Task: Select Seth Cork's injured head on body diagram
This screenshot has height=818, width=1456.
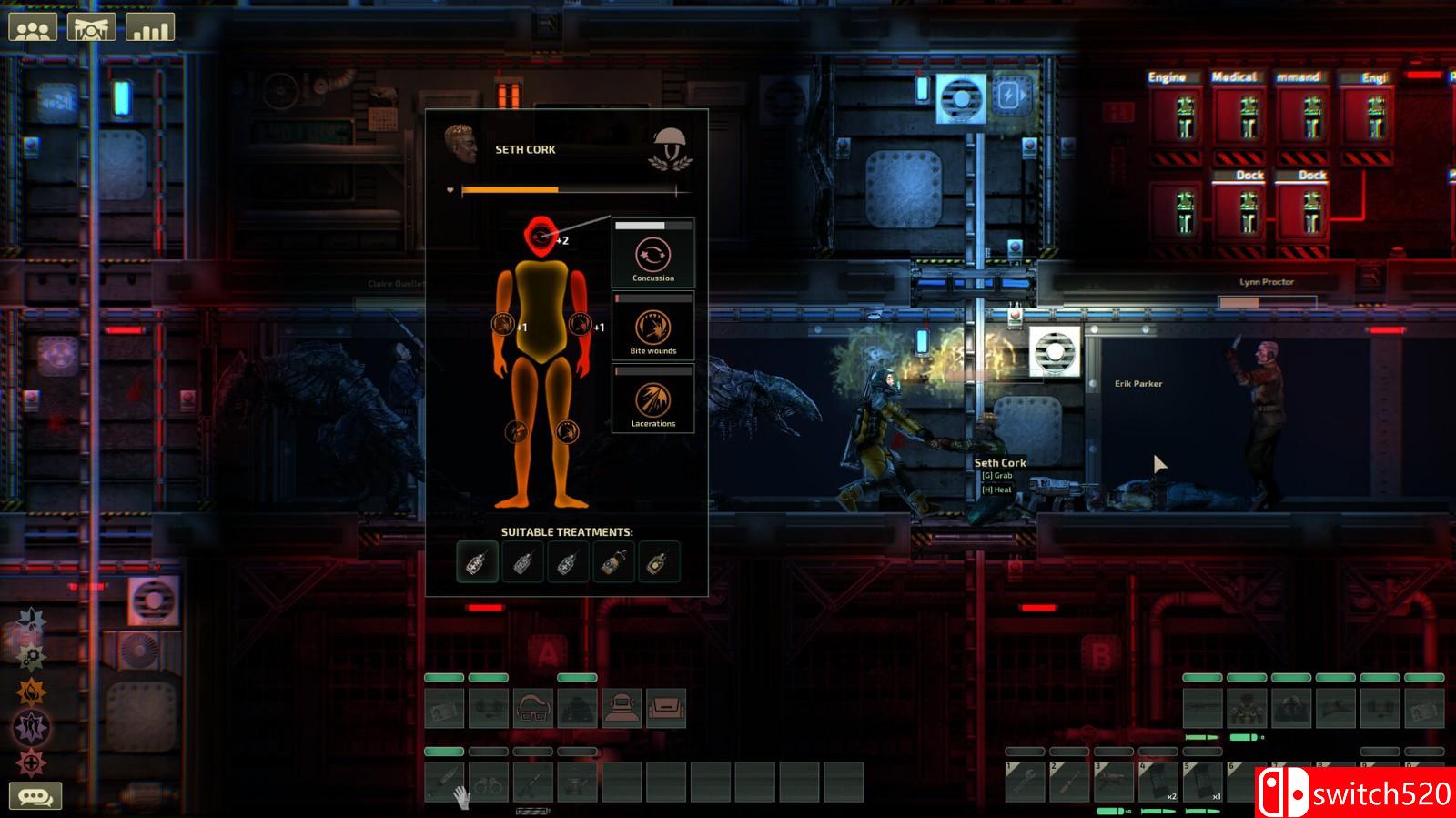Action: tap(542, 237)
